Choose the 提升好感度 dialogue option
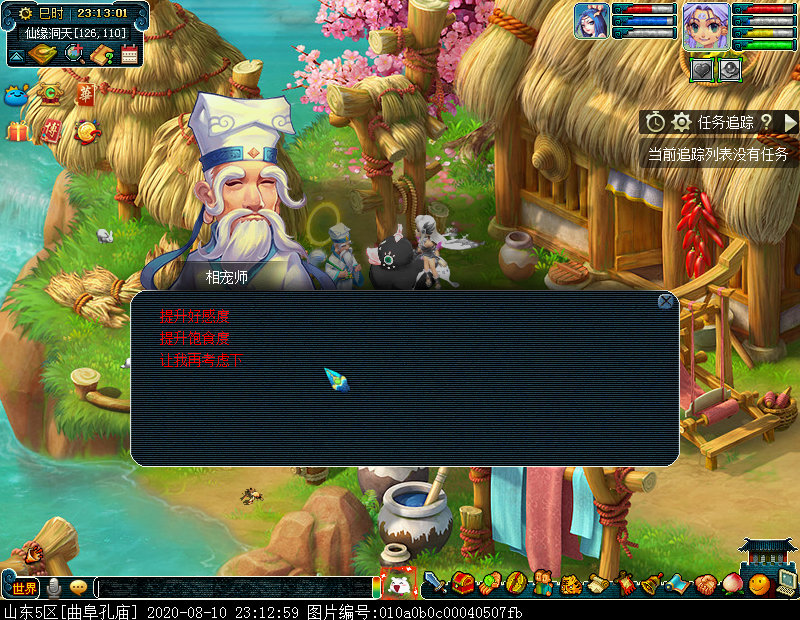 coord(201,316)
